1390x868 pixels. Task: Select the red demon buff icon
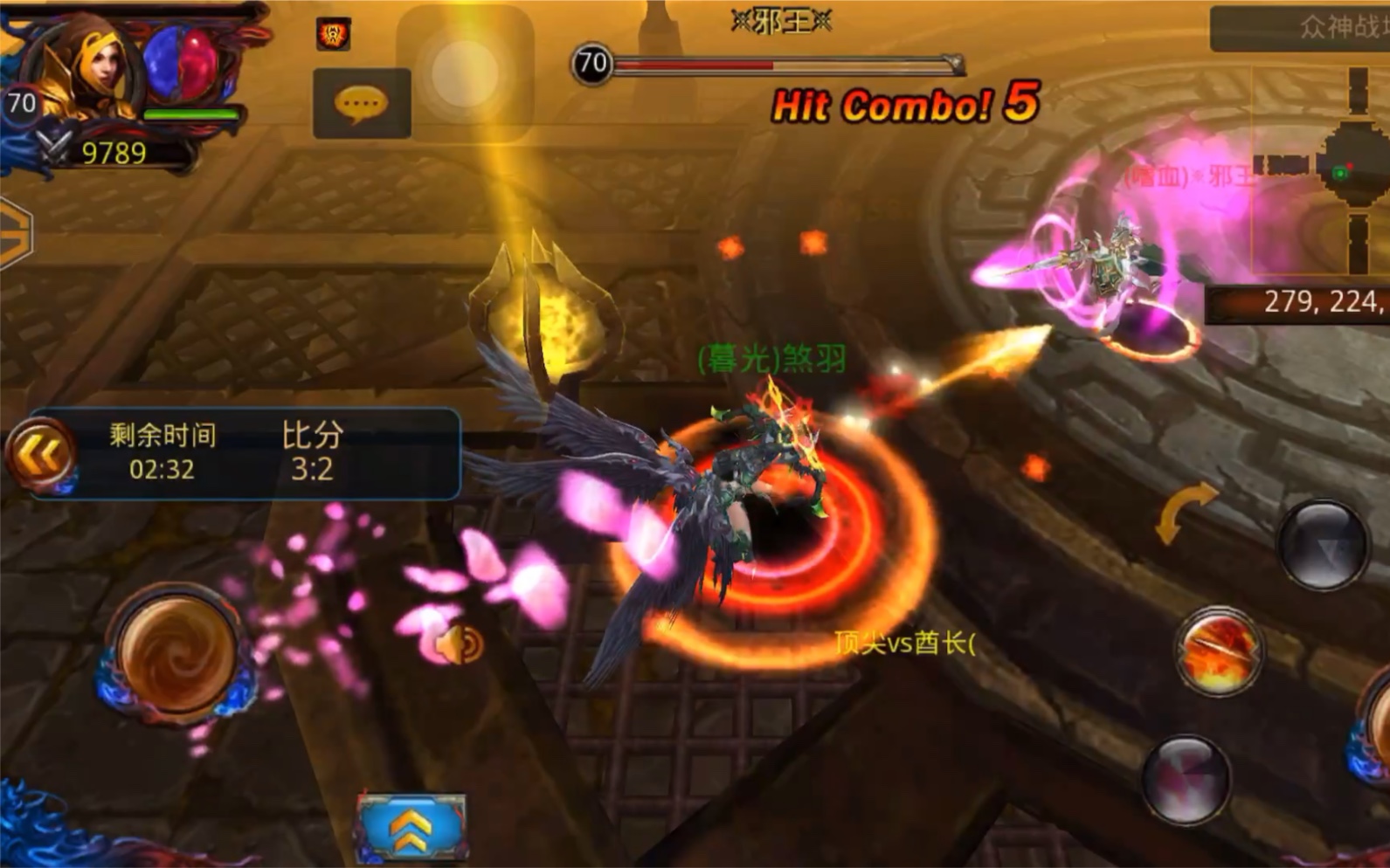coord(333,34)
